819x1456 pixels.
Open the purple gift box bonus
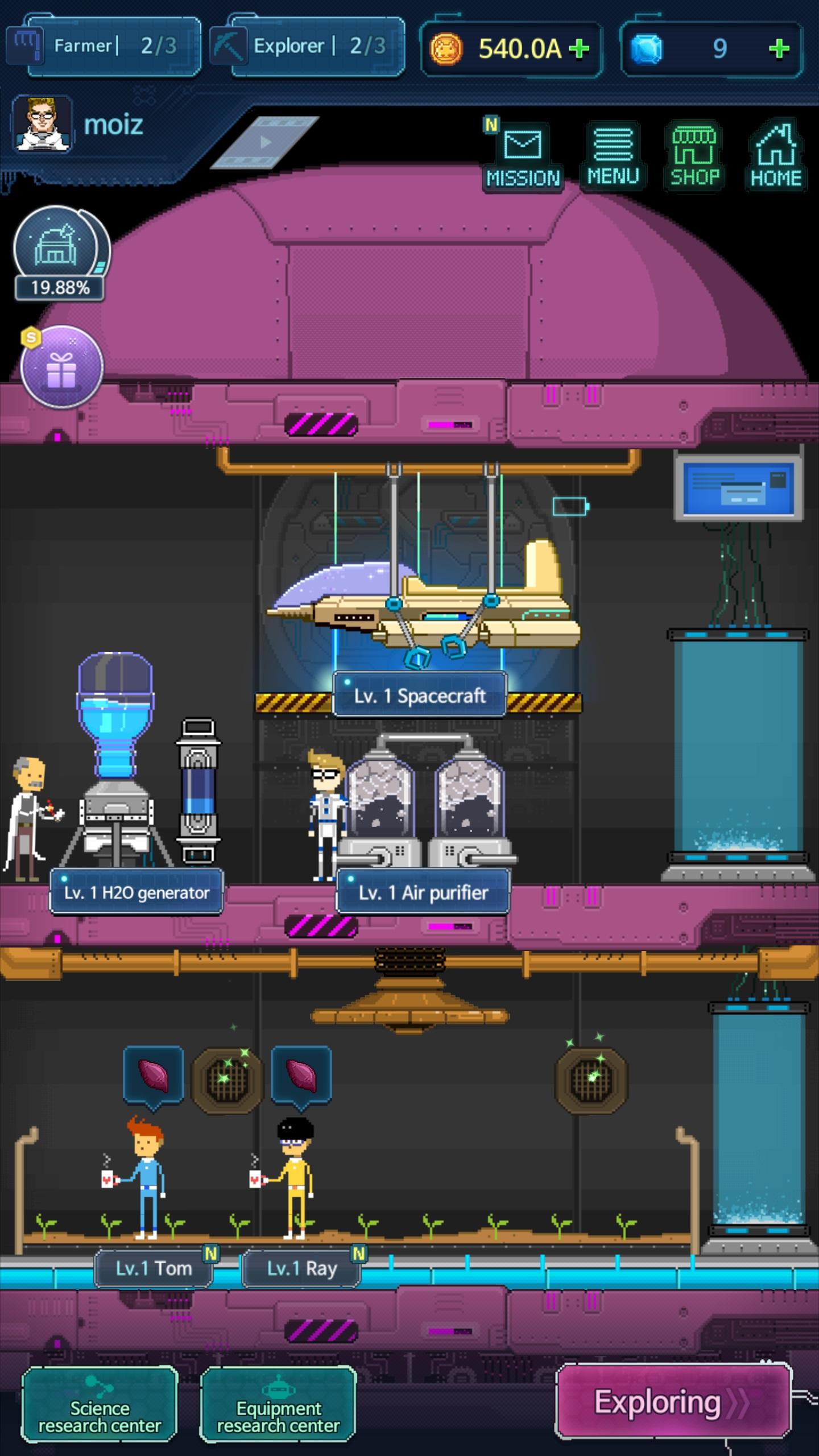pyautogui.click(x=61, y=367)
